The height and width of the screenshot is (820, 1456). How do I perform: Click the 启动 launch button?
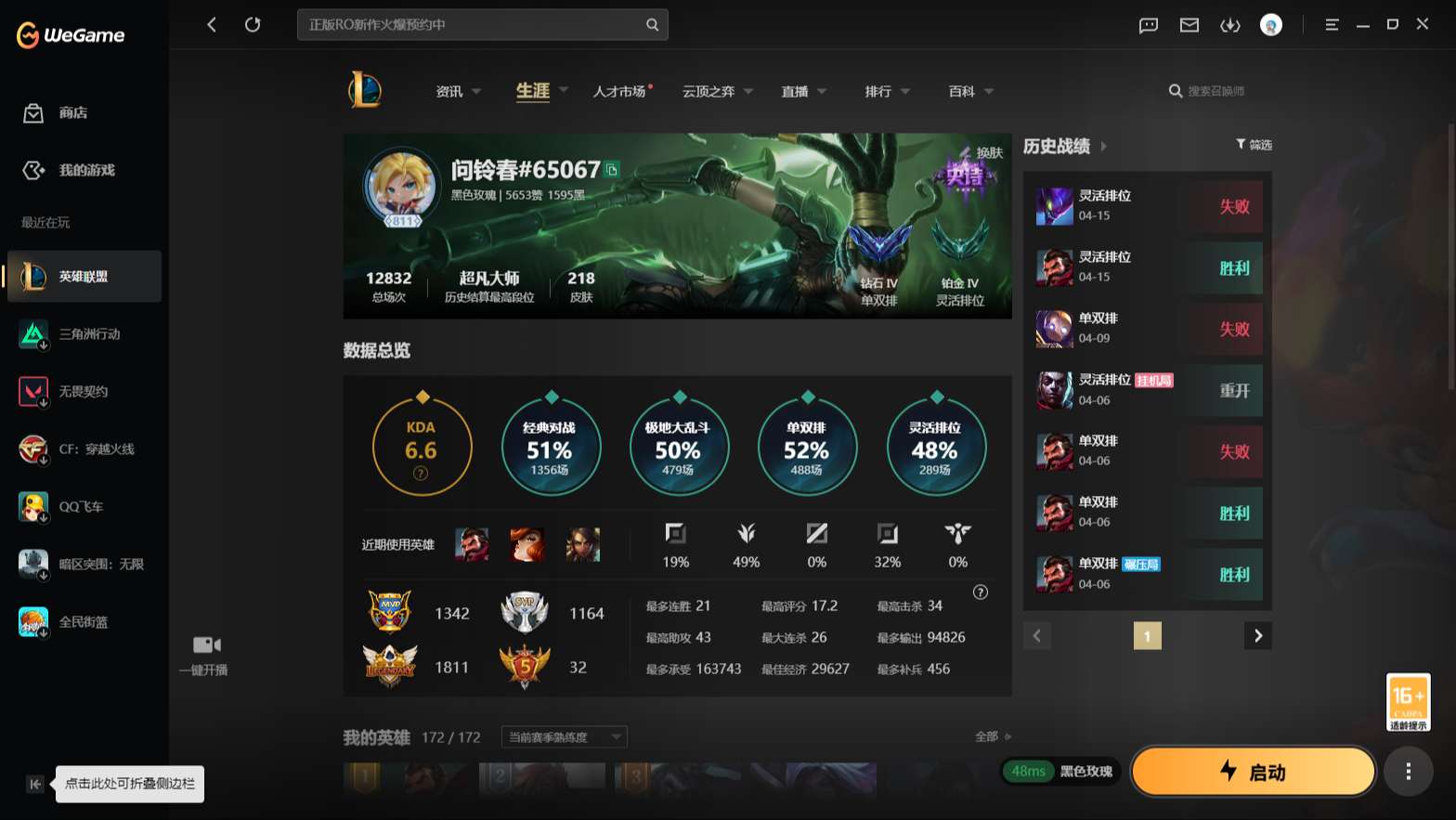(x=1253, y=771)
